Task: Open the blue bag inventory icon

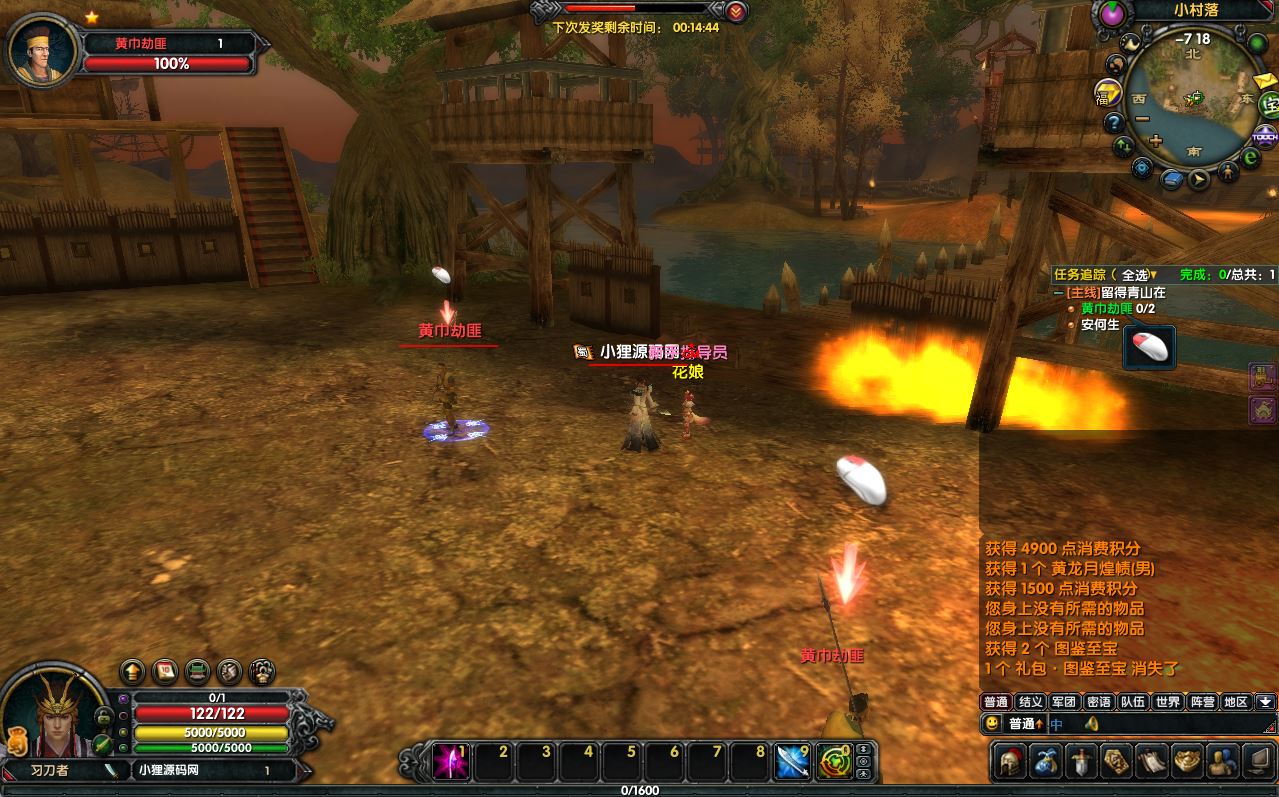Action: tap(1046, 762)
